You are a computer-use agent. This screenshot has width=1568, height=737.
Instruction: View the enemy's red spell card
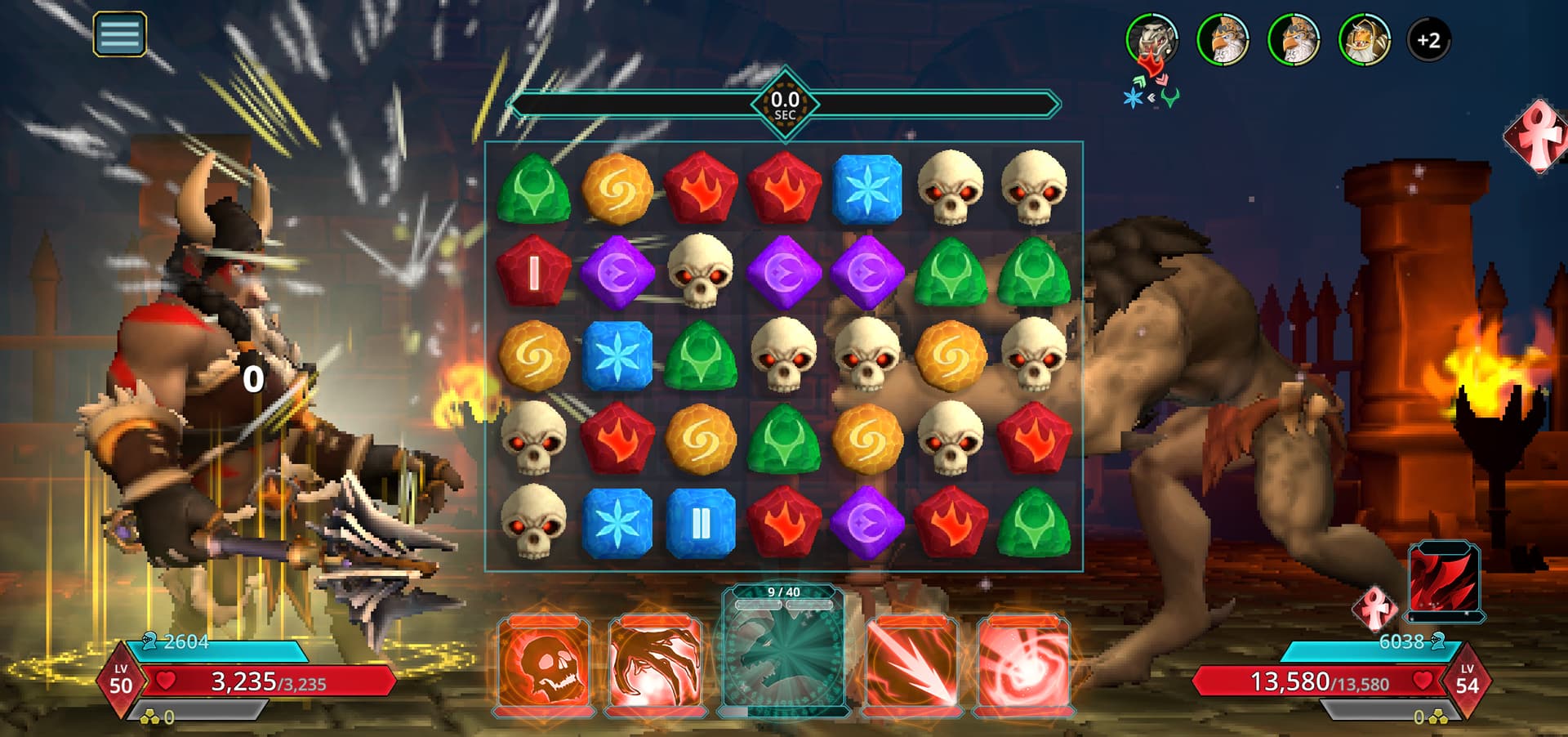pos(1443,579)
